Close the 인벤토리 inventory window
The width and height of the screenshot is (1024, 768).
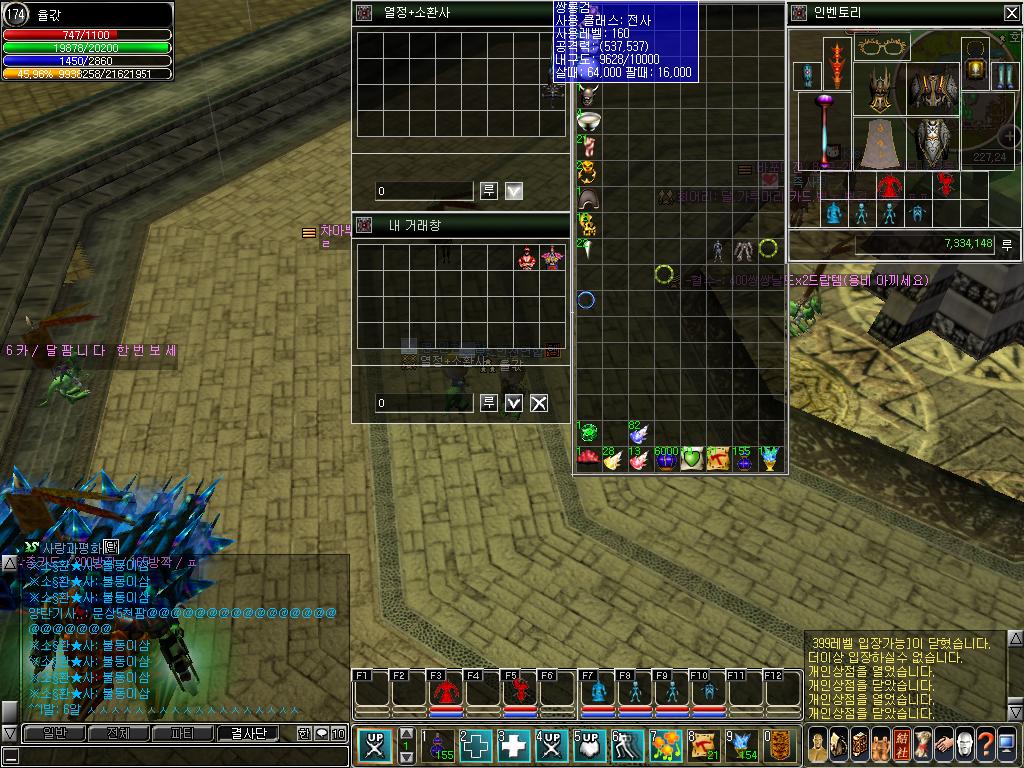[x=1010, y=13]
